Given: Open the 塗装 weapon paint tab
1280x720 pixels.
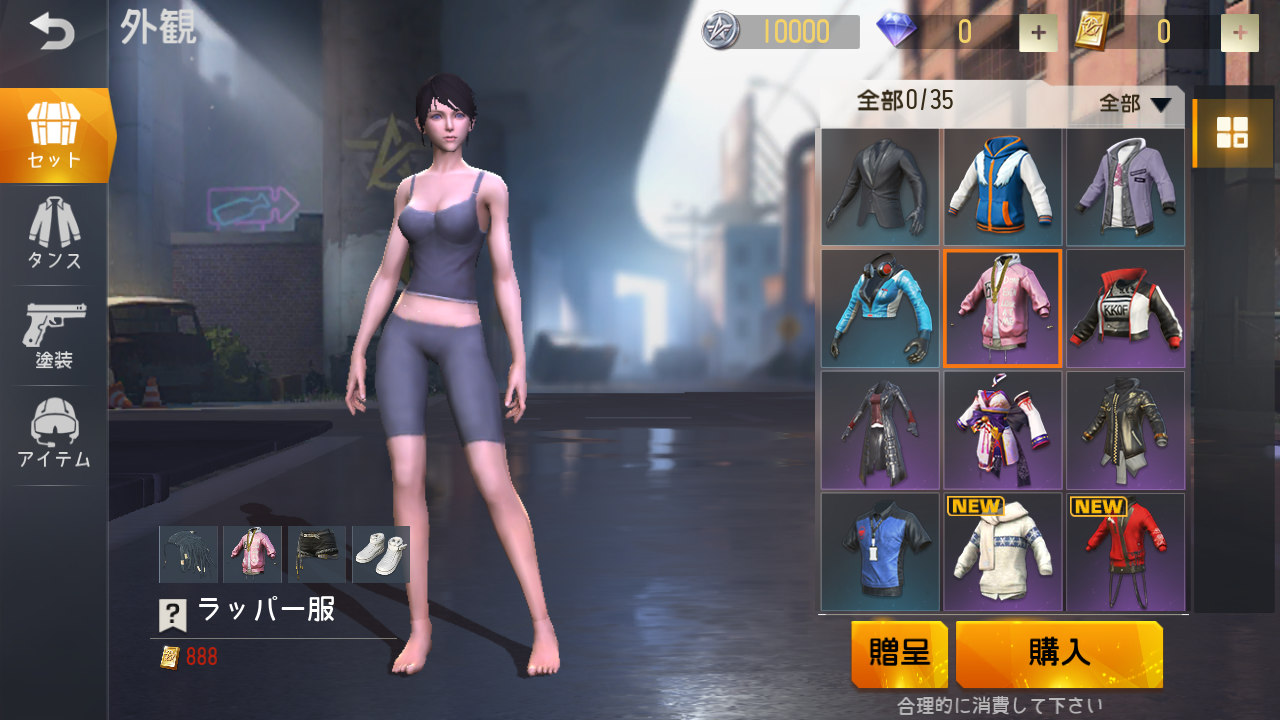Looking at the screenshot, I should point(54,335).
